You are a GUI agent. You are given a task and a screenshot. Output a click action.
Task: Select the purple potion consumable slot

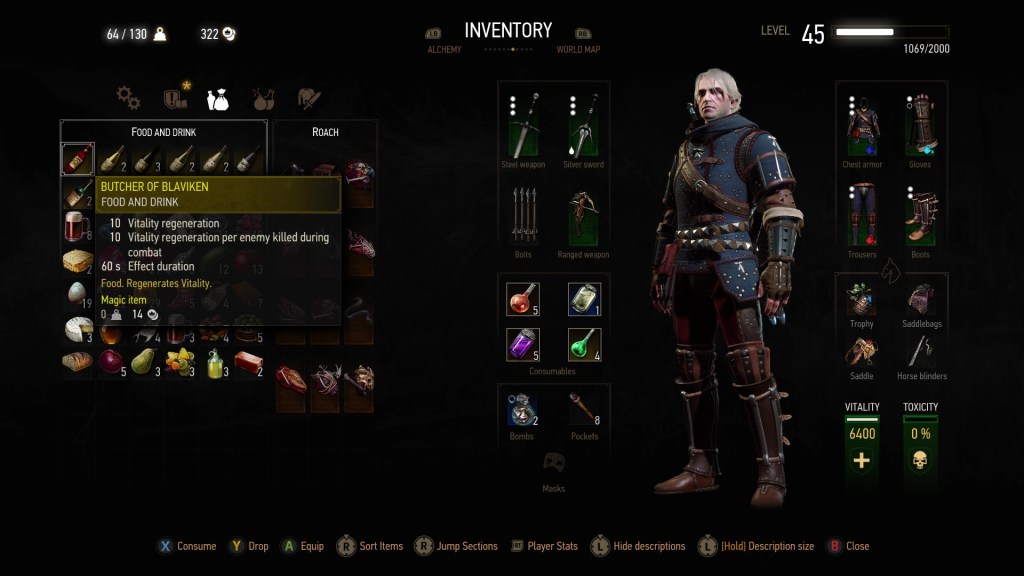[x=523, y=344]
